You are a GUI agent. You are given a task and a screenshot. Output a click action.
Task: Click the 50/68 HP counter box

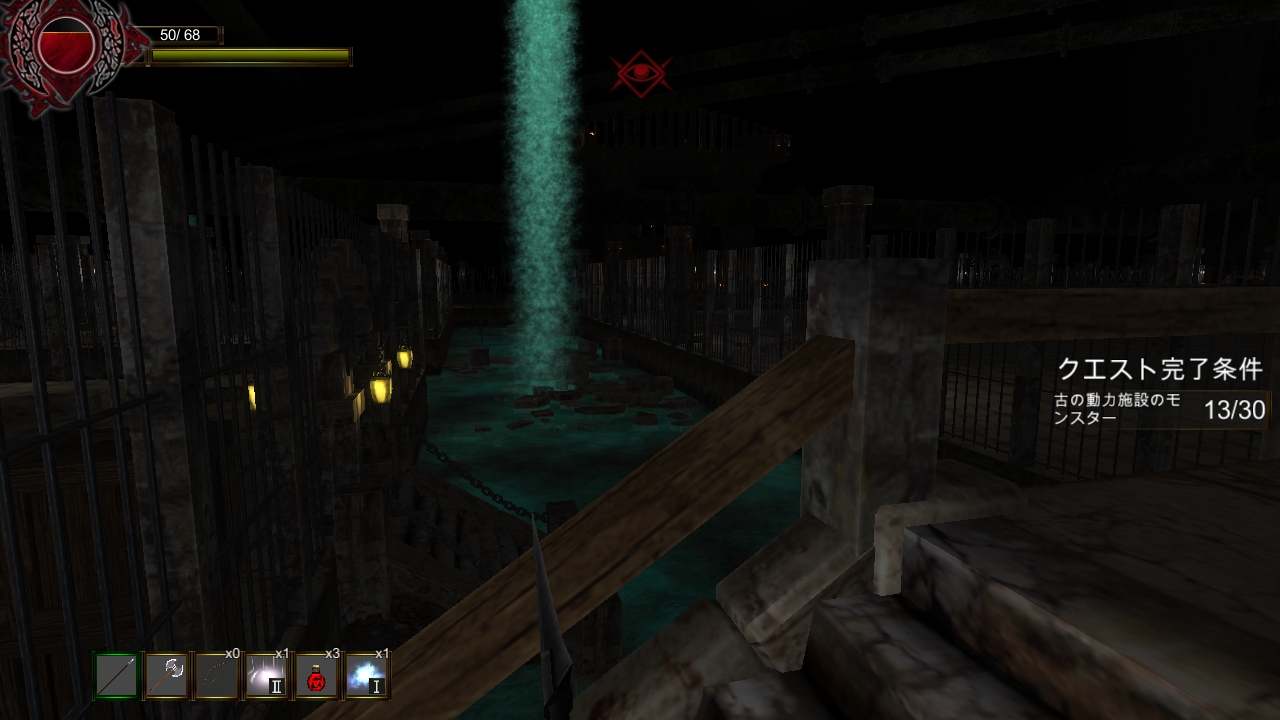point(180,34)
